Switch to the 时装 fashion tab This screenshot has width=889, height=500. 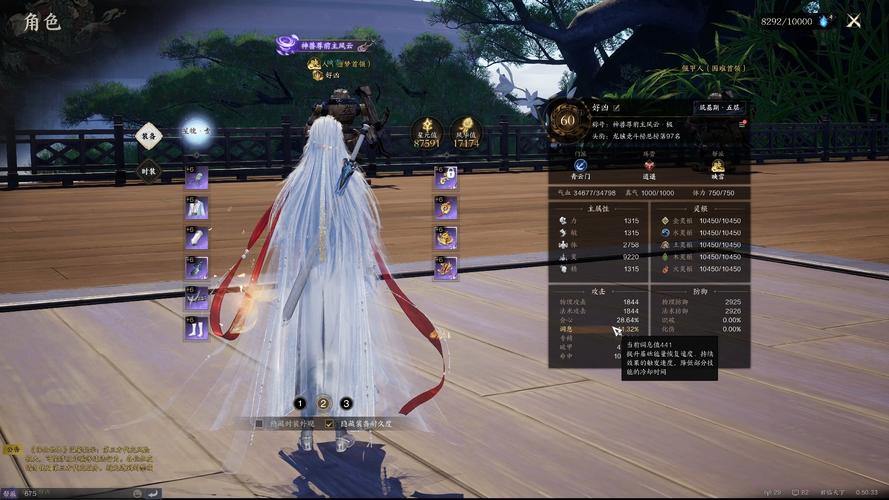click(x=149, y=170)
